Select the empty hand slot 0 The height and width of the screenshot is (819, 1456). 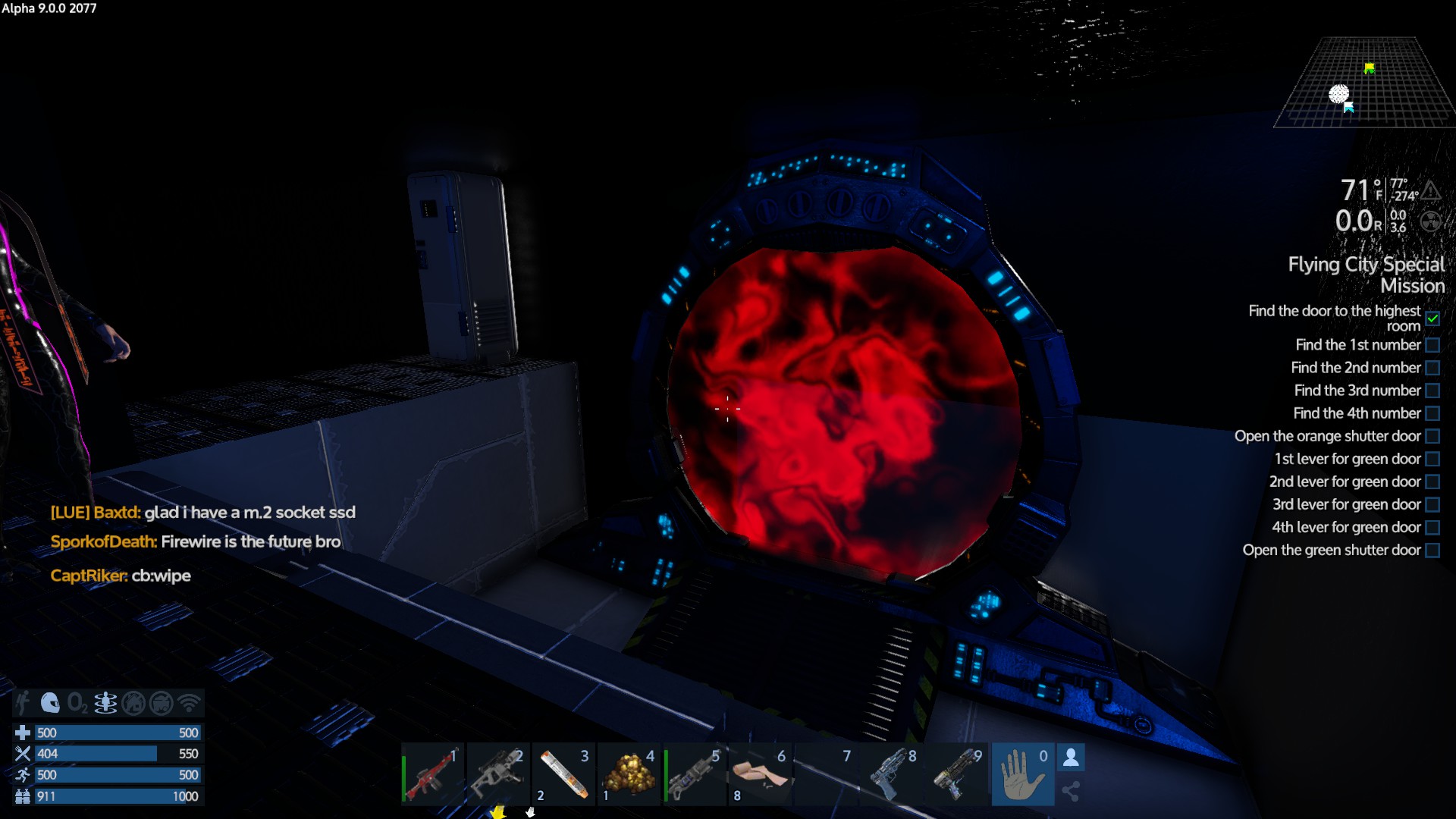tap(1022, 775)
